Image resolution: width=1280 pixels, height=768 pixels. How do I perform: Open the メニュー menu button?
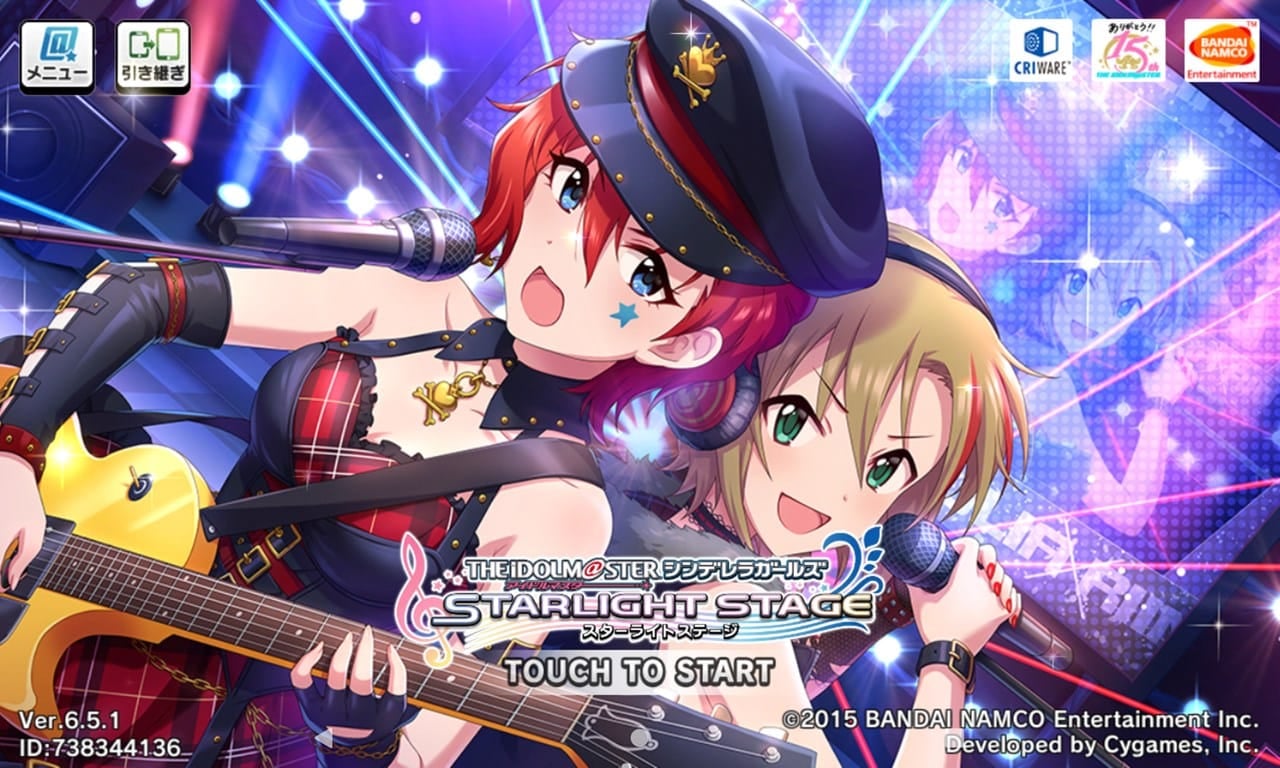[56, 56]
